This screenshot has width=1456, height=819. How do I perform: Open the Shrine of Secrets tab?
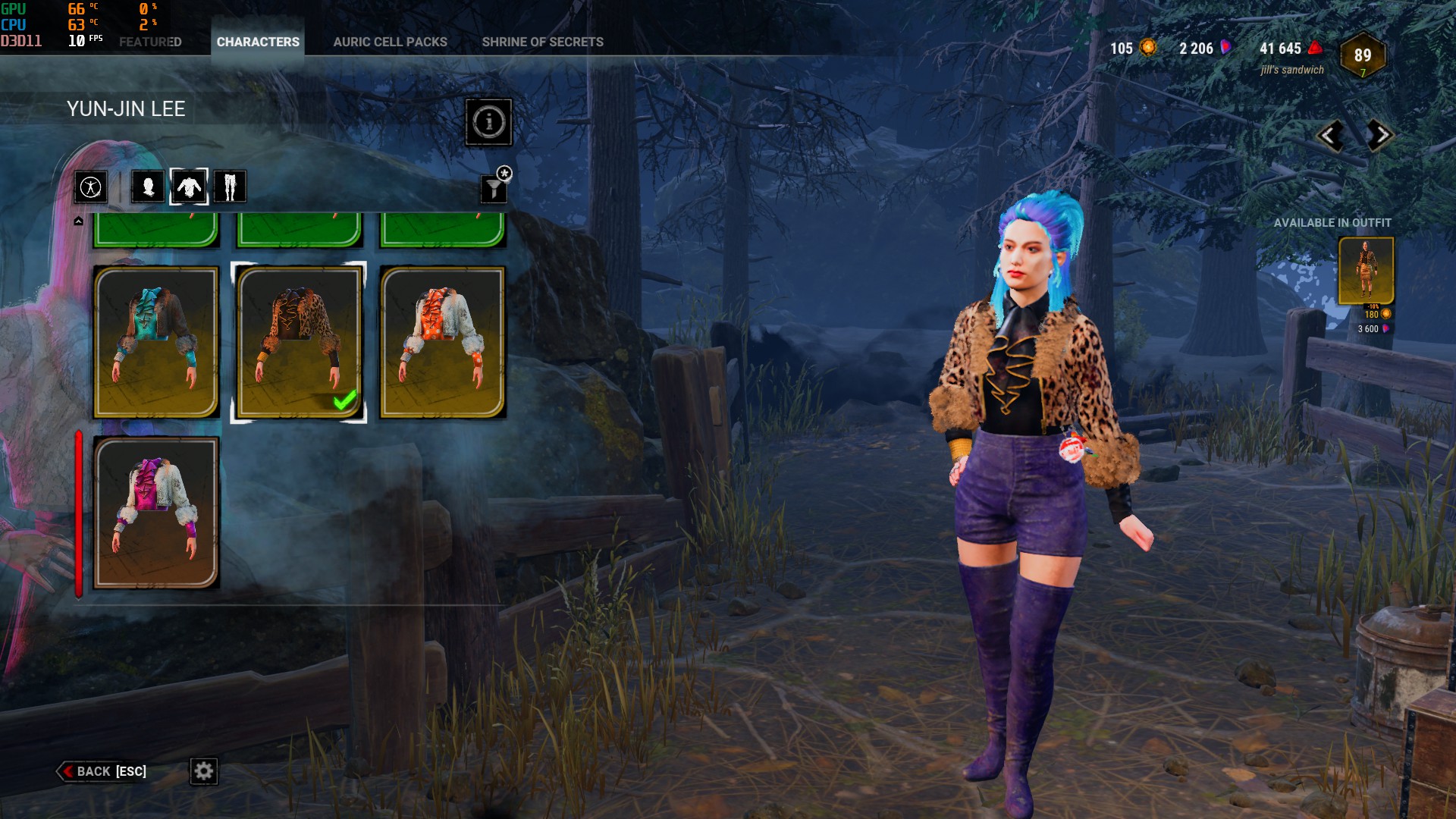click(542, 42)
